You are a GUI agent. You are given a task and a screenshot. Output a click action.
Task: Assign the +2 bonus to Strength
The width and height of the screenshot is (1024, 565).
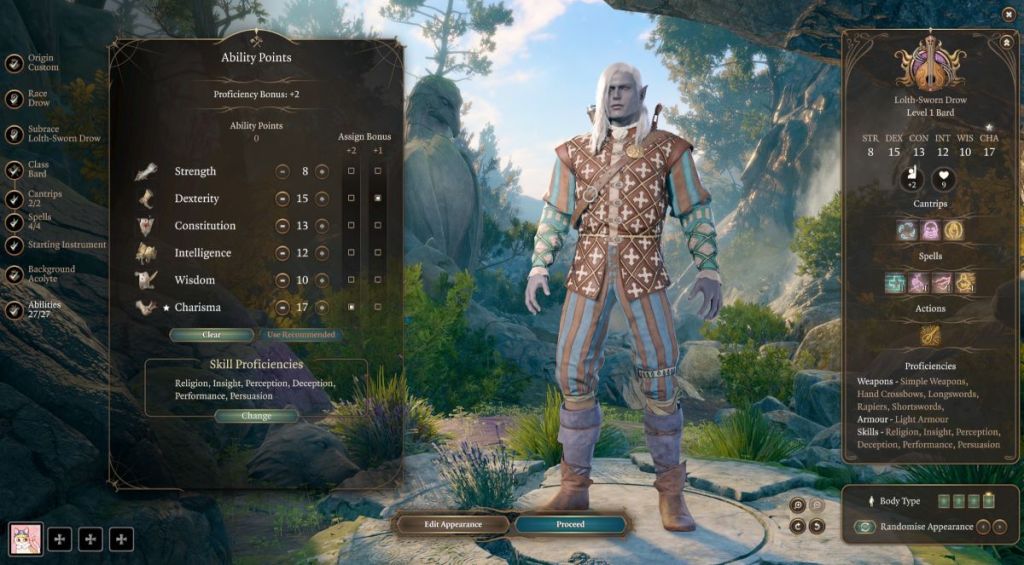point(351,172)
